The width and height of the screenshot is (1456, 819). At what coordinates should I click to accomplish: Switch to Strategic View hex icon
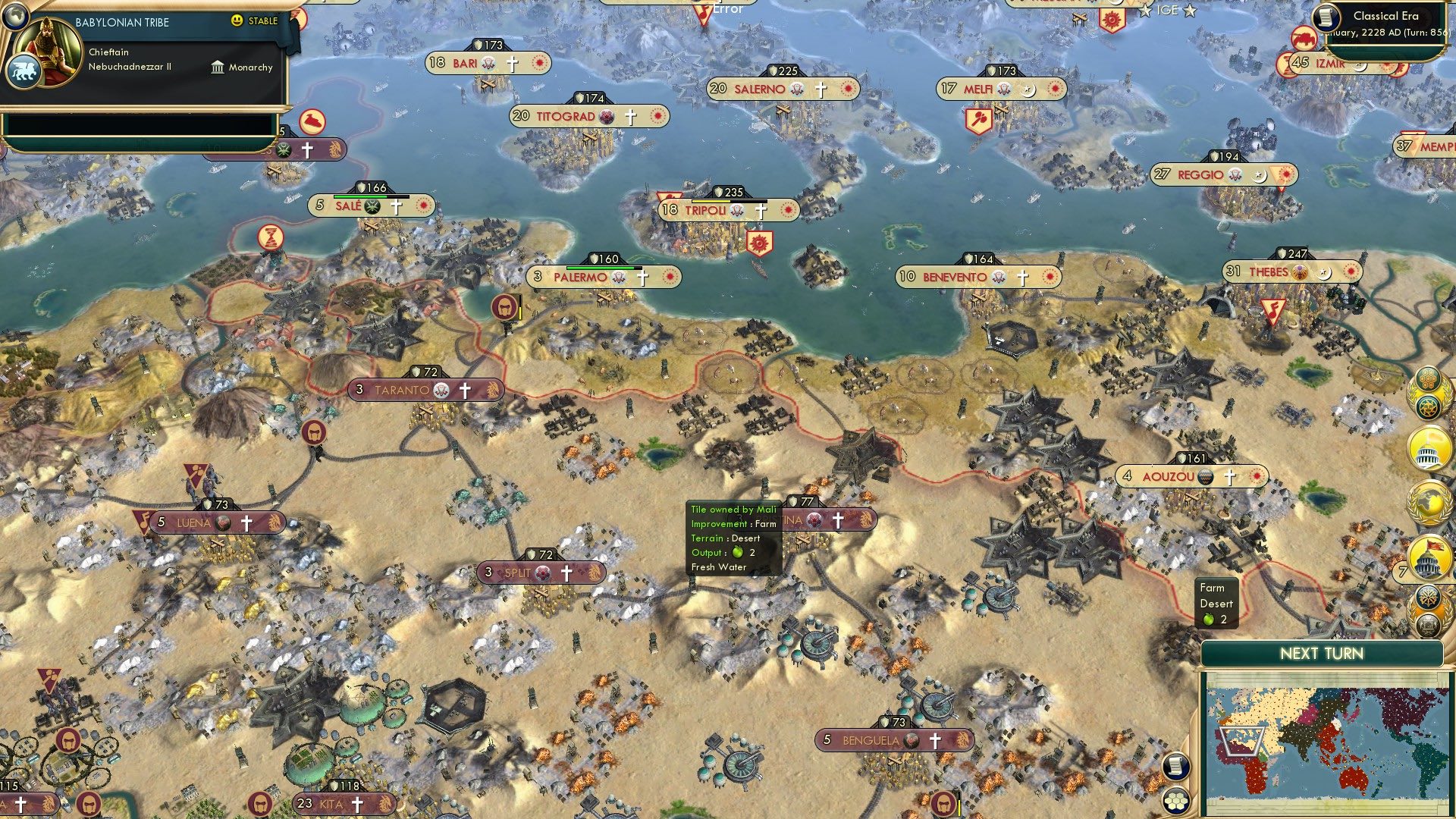coord(1175,801)
